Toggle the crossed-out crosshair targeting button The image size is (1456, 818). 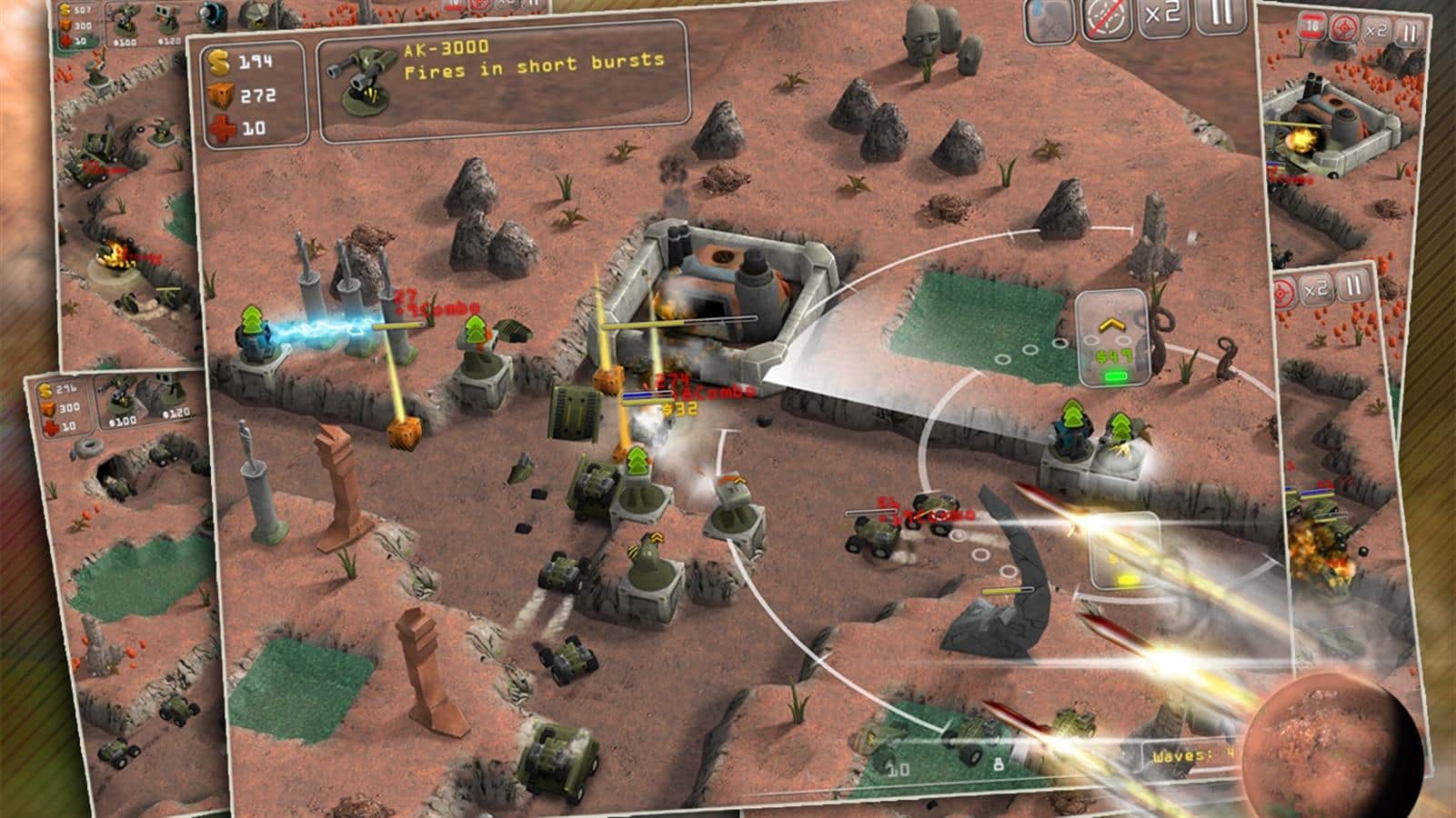click(x=1107, y=20)
